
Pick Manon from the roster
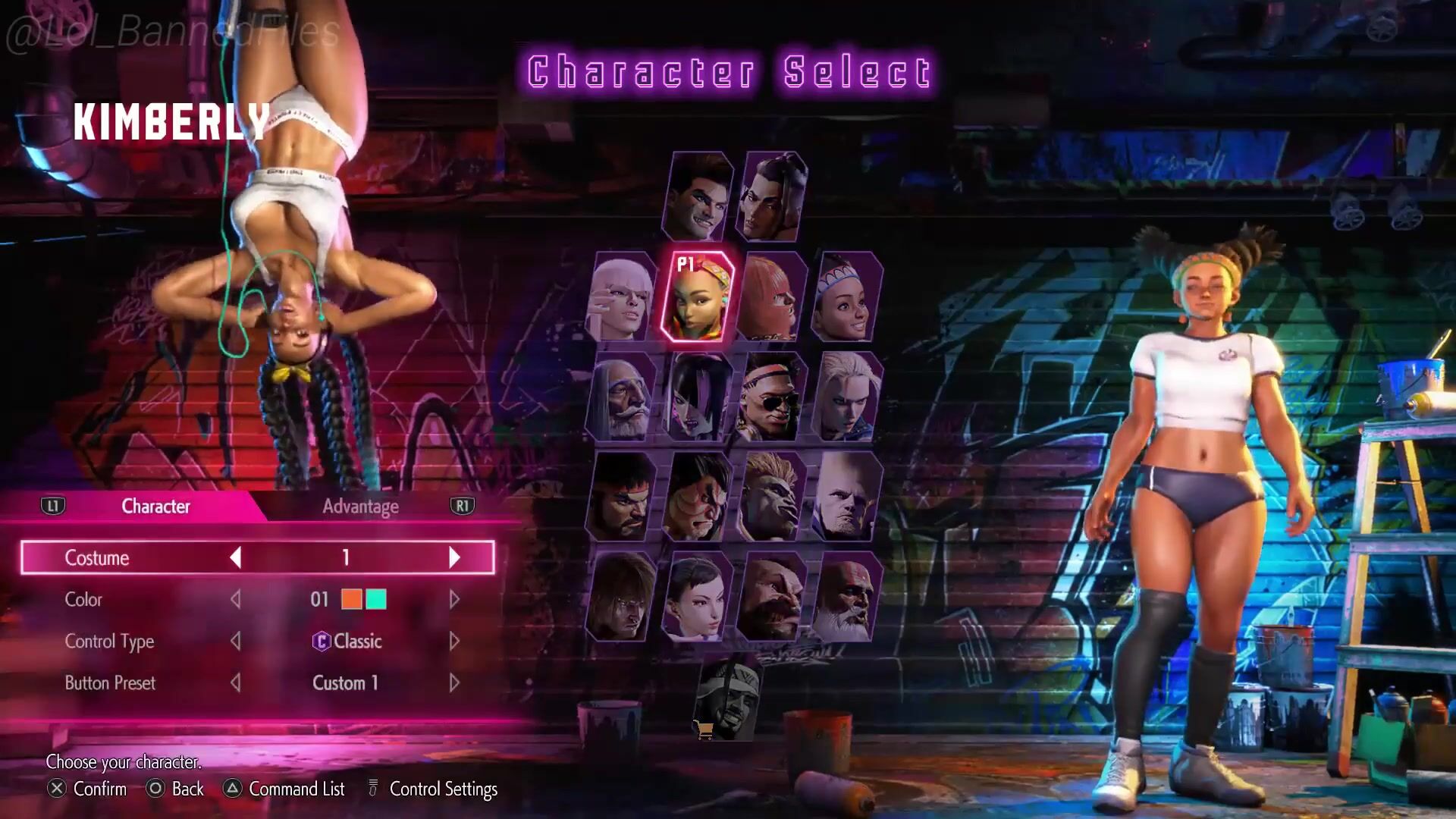622,297
